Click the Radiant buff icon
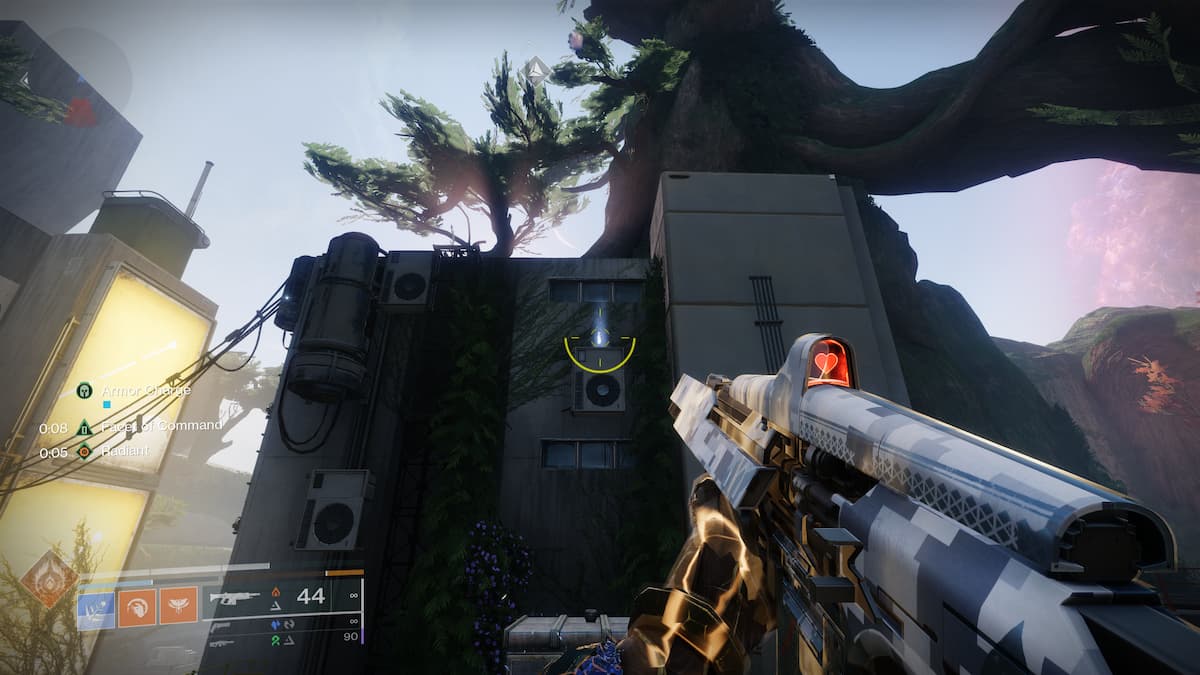 click(x=84, y=451)
